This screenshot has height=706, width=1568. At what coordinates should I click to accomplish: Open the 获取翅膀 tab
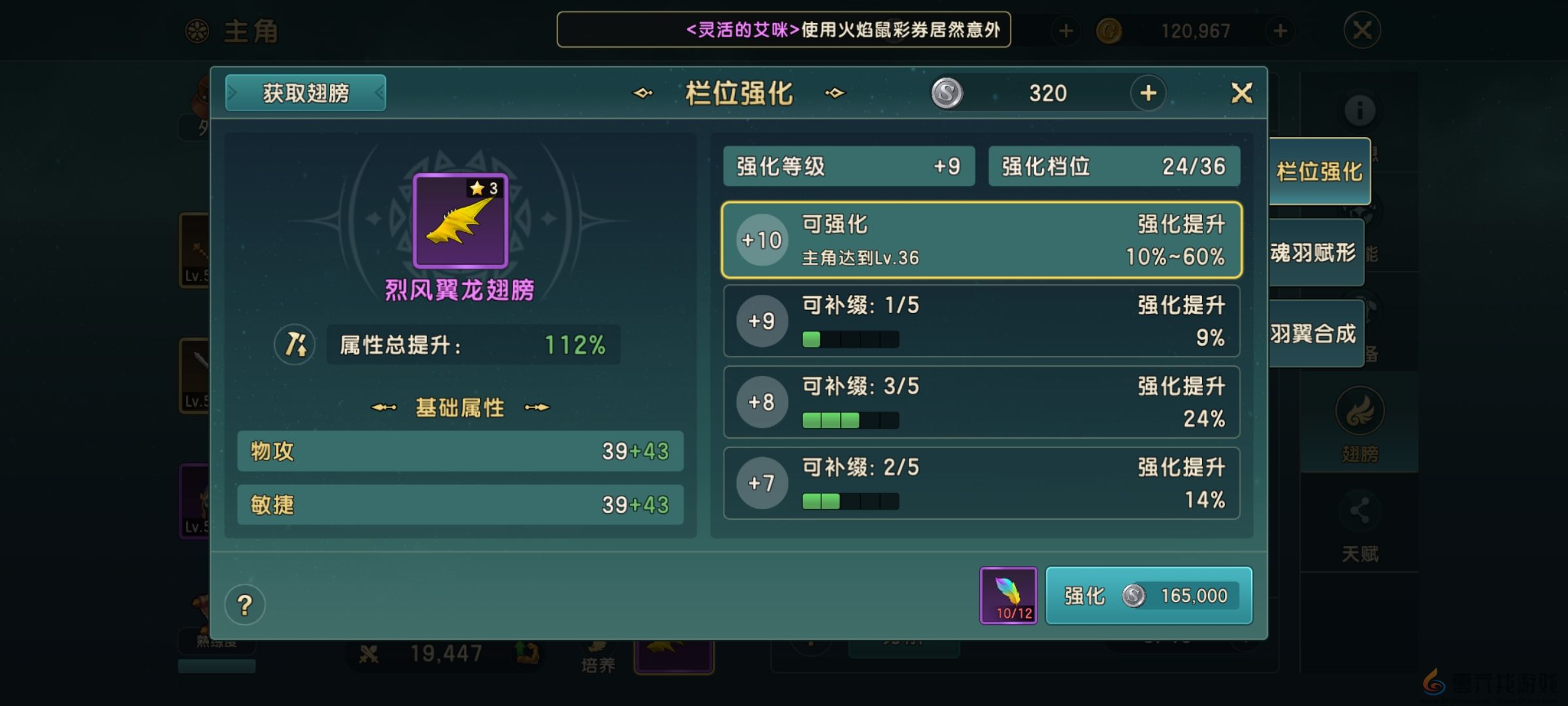click(304, 93)
